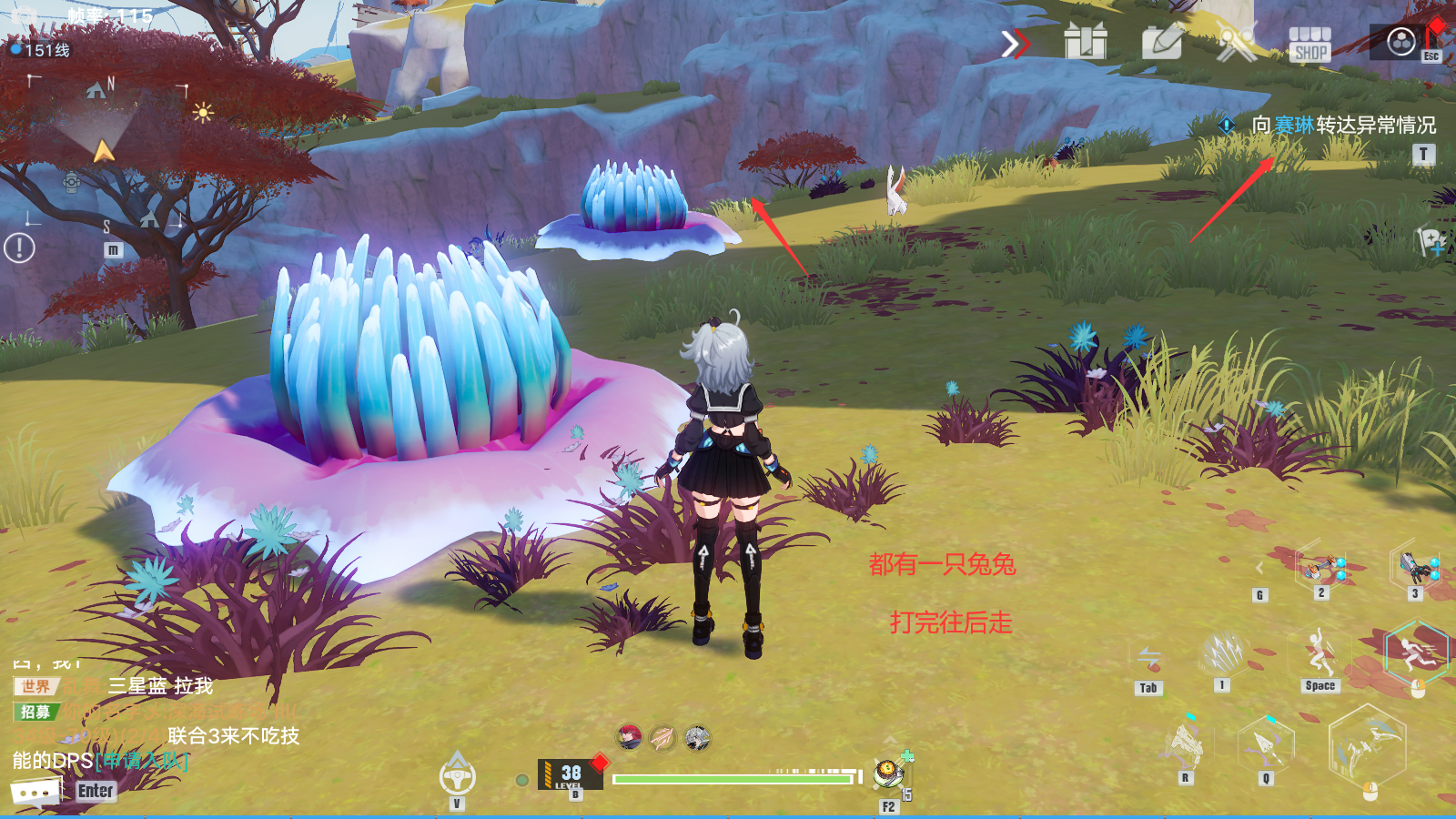This screenshot has height=819, width=1456.
Task: Activate the dodge dash button
Action: pyautogui.click(x=1416, y=652)
